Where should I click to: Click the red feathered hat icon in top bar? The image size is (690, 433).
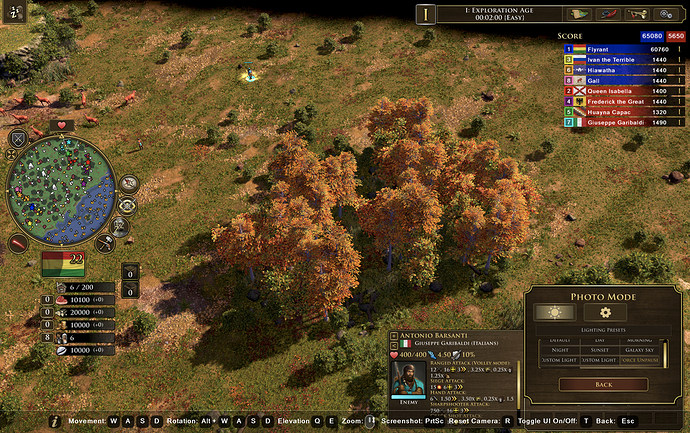pos(607,14)
